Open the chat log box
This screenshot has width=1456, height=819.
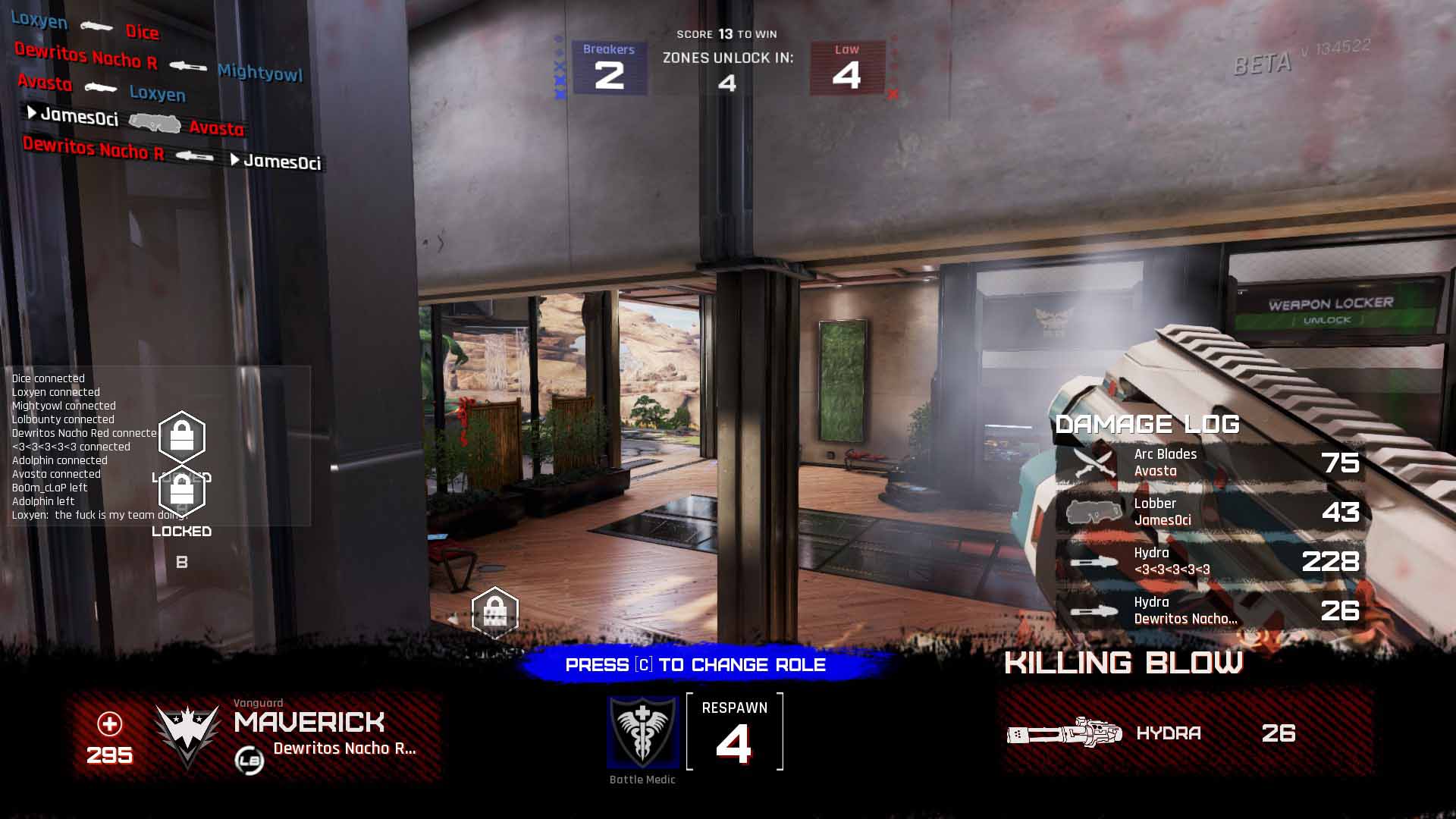coord(159,446)
